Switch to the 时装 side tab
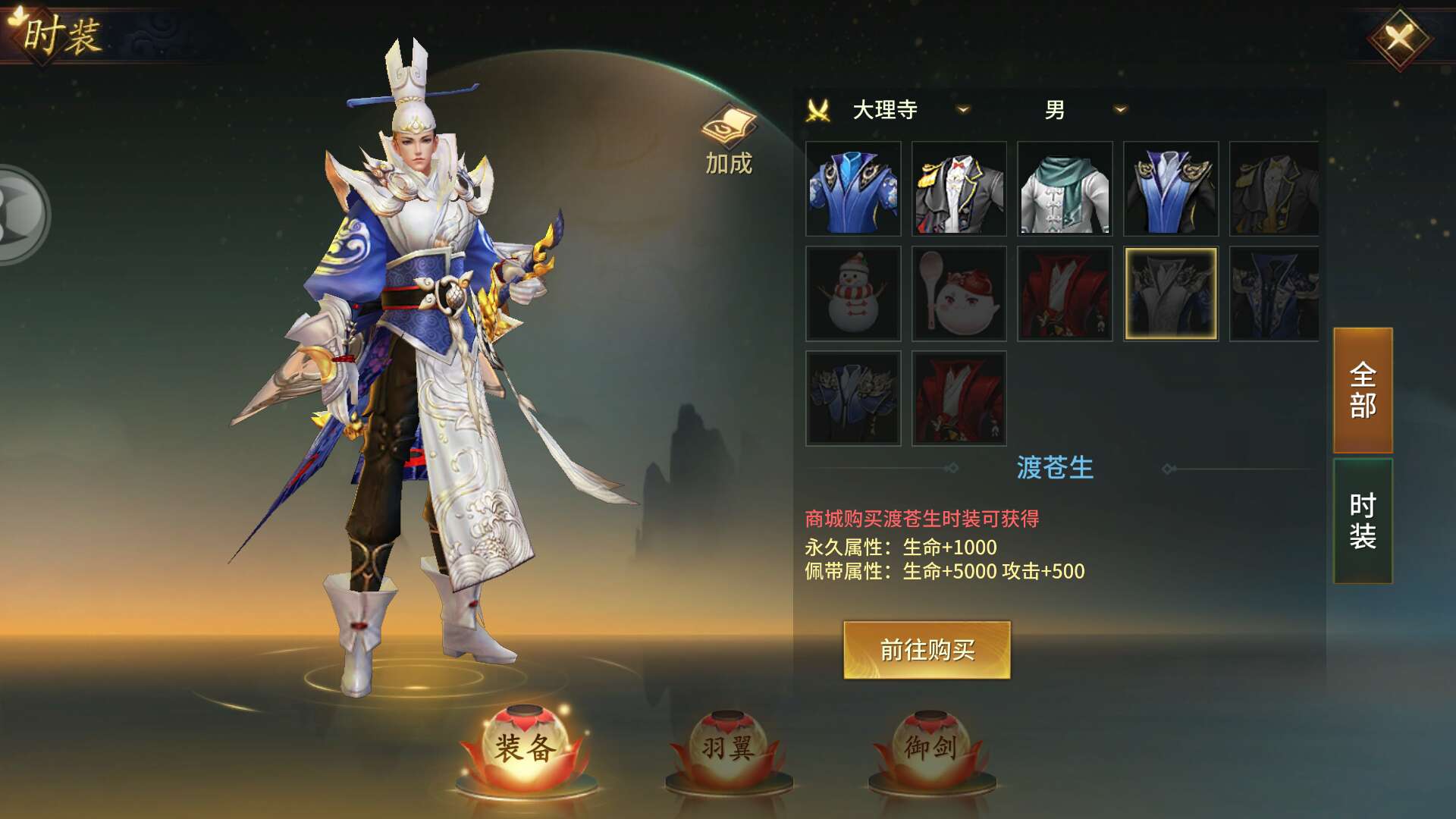This screenshot has height=819, width=1456. [1363, 521]
